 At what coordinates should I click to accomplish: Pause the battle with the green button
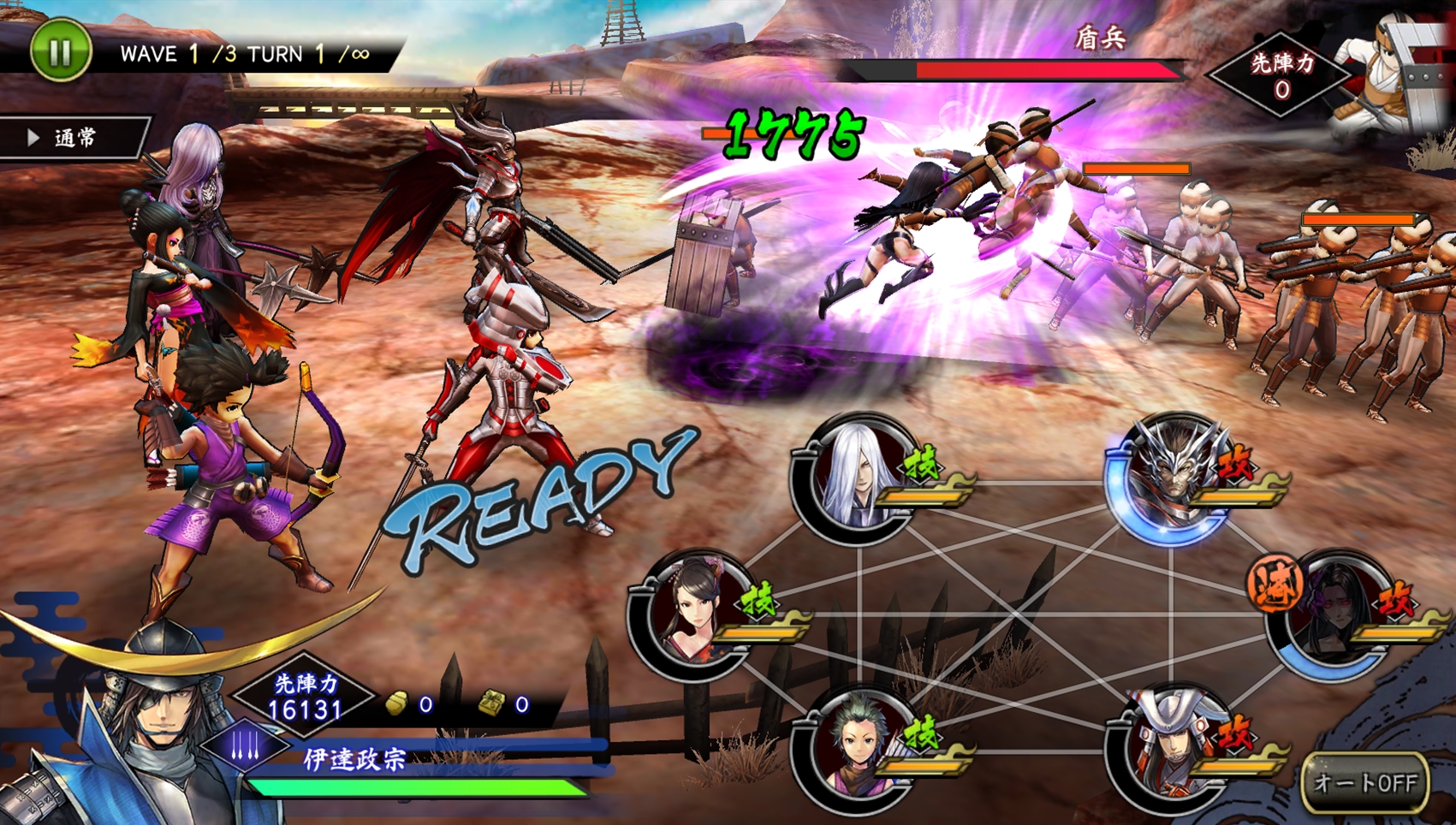click(x=60, y=51)
